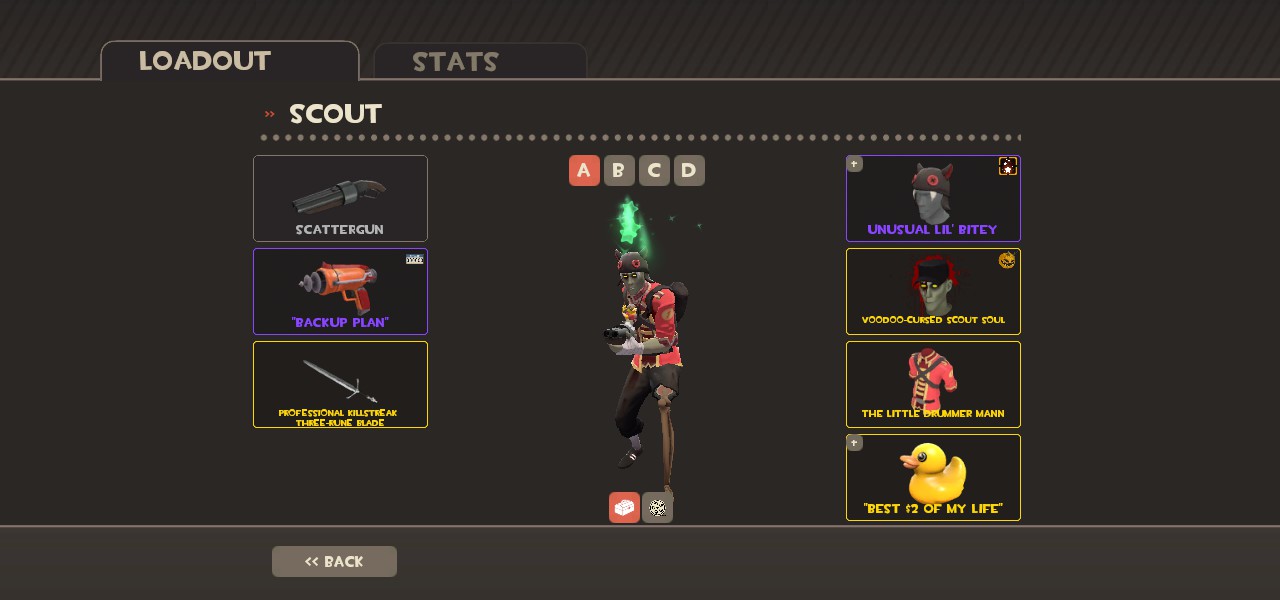This screenshot has height=600, width=1280.
Task: Switch to loadout preset B
Action: [619, 171]
